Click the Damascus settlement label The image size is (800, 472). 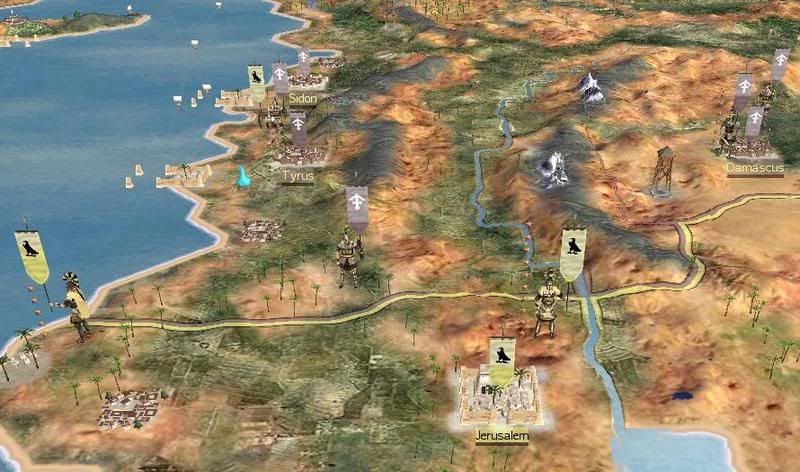753,168
